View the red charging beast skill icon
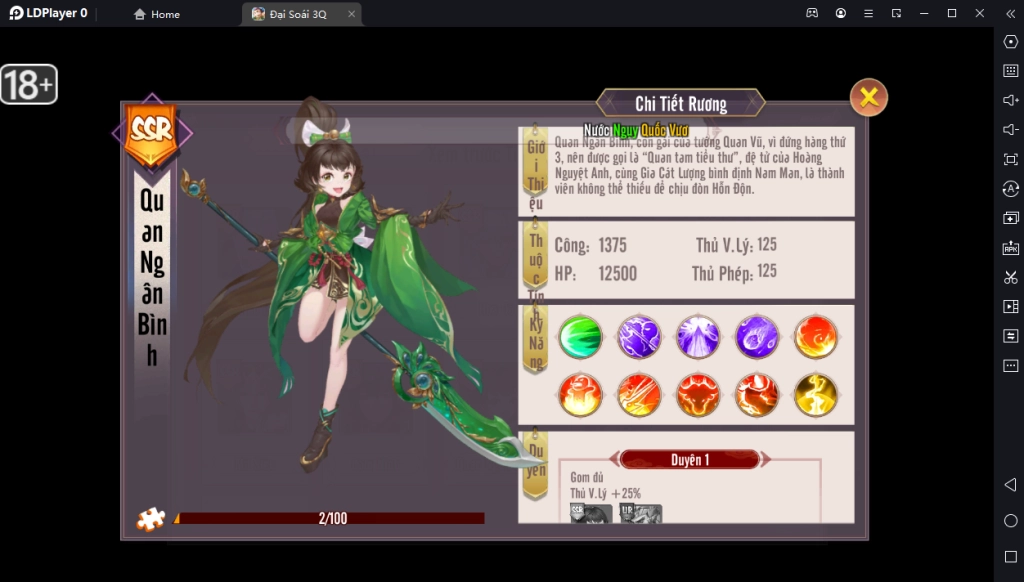This screenshot has height=582, width=1024. [x=757, y=395]
